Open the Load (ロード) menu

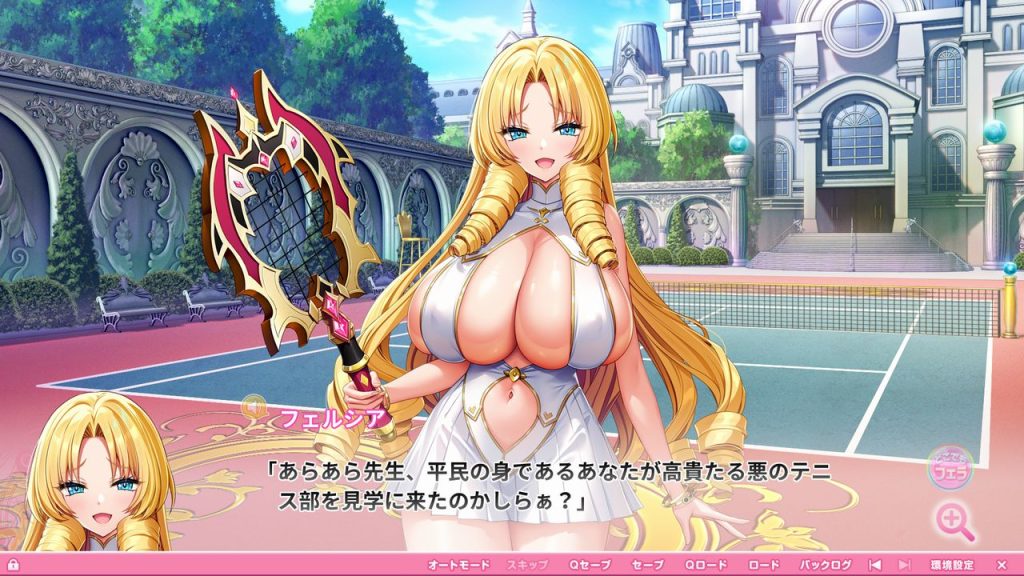[764, 565]
